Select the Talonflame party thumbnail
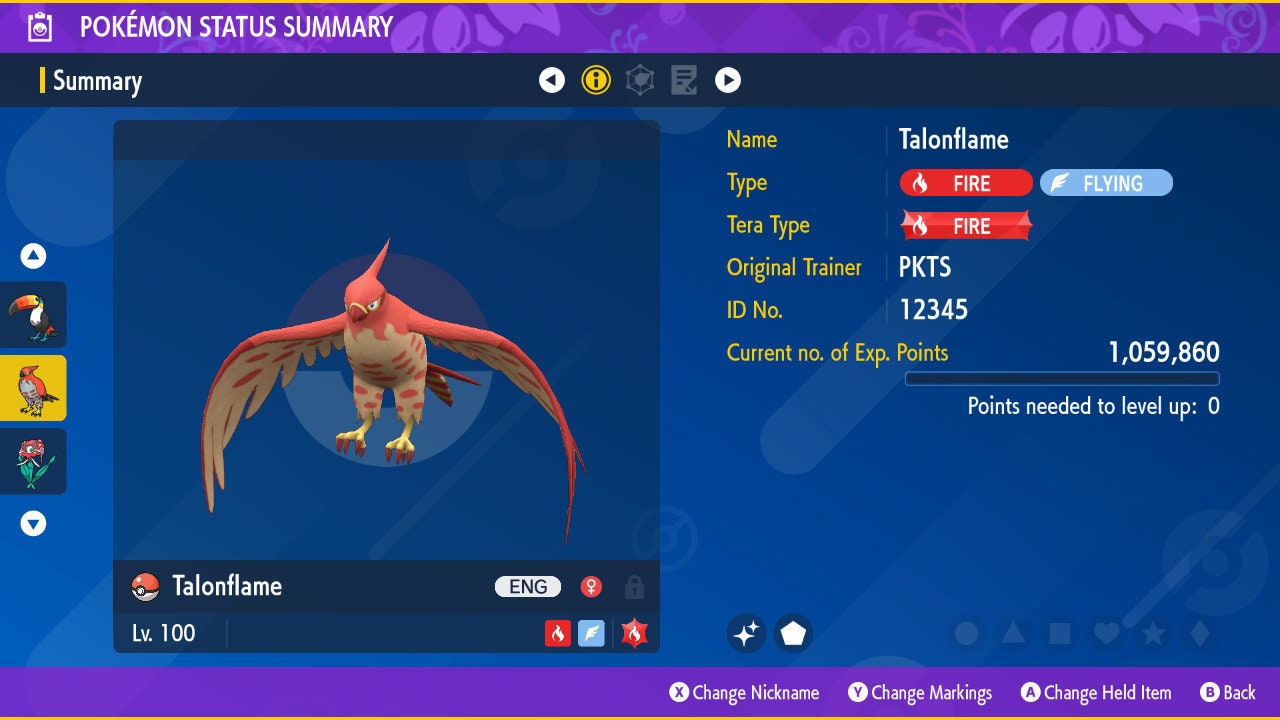This screenshot has height=720, width=1280. [x=34, y=388]
